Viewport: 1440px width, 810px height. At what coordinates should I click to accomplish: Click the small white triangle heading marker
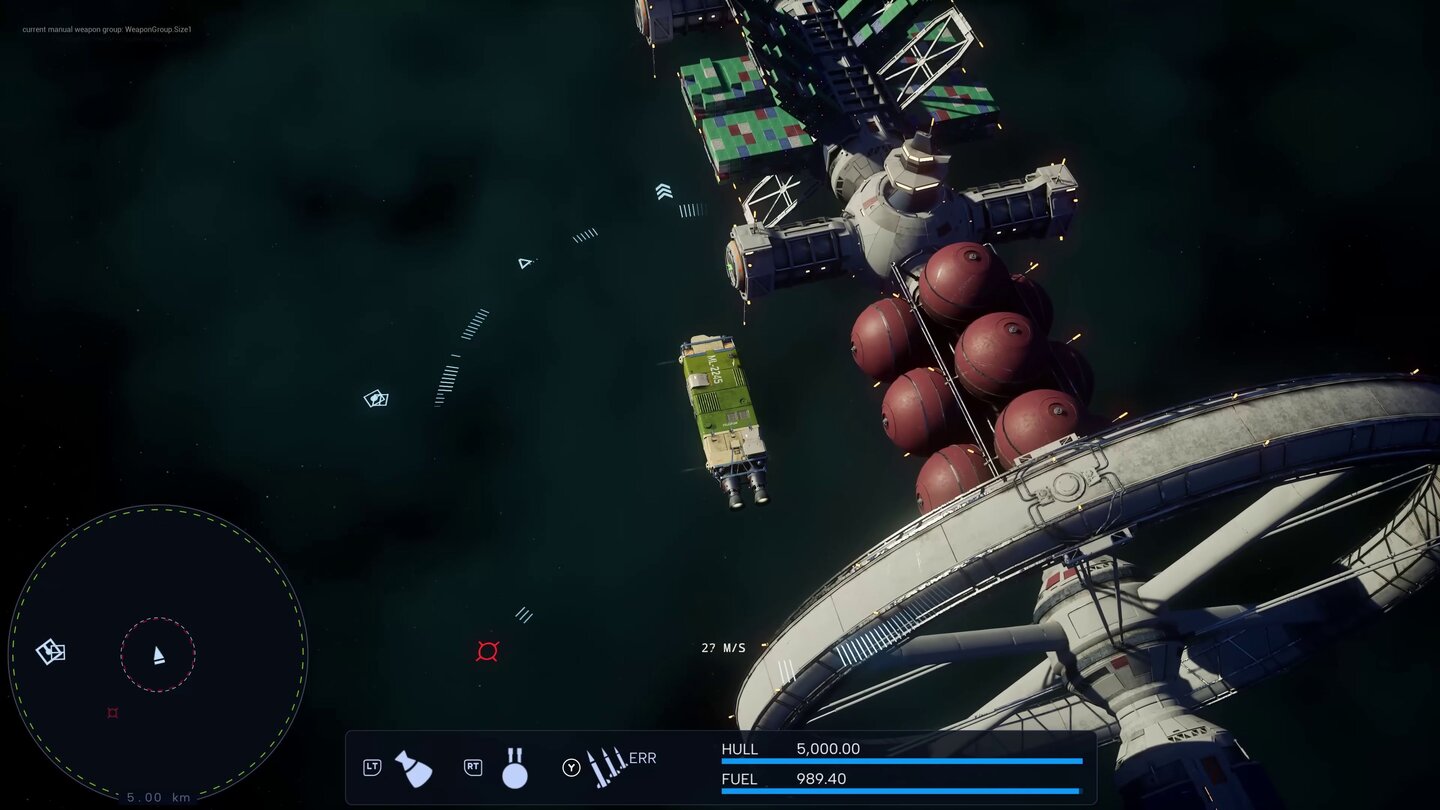click(524, 263)
